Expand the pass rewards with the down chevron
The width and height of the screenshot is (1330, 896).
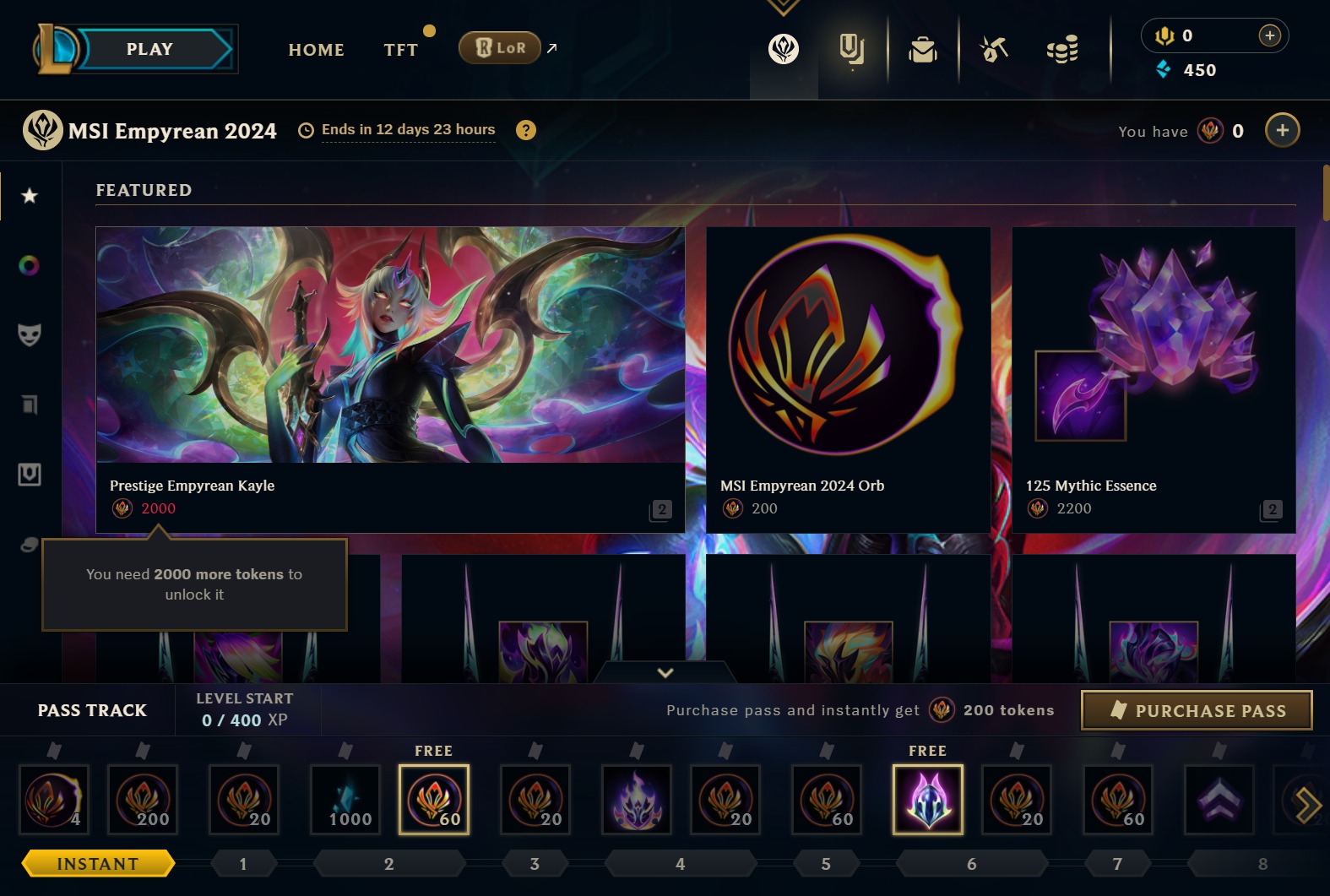tap(665, 673)
